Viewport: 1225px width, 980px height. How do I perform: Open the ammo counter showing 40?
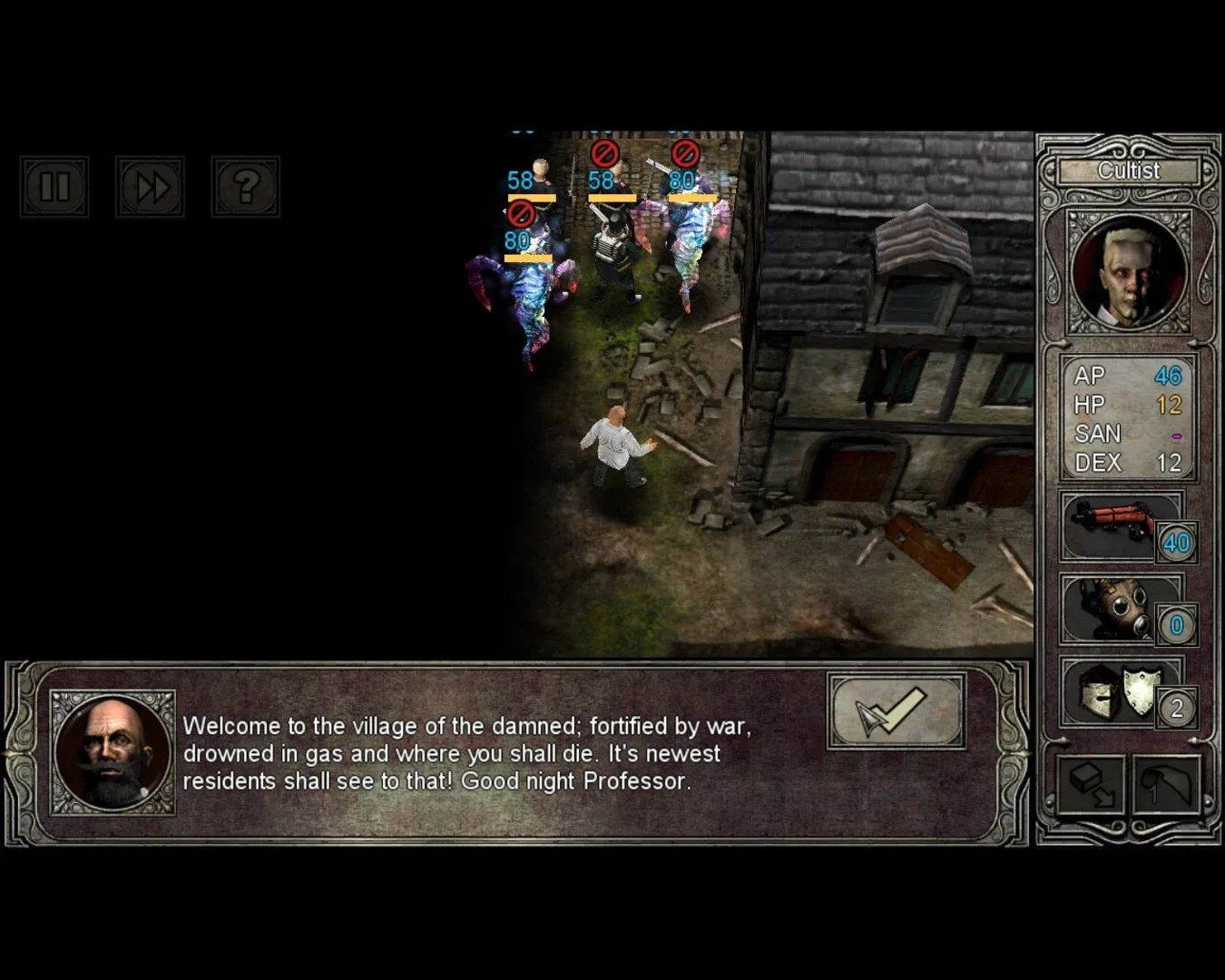(1177, 543)
